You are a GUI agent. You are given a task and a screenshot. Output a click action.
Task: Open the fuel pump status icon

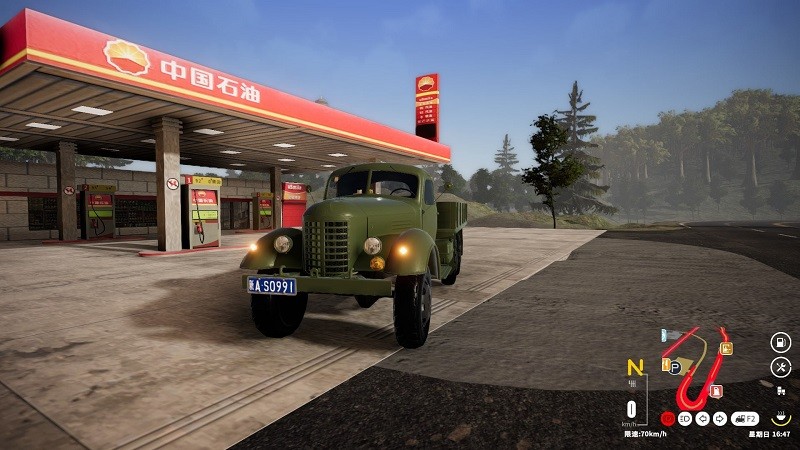click(x=780, y=342)
